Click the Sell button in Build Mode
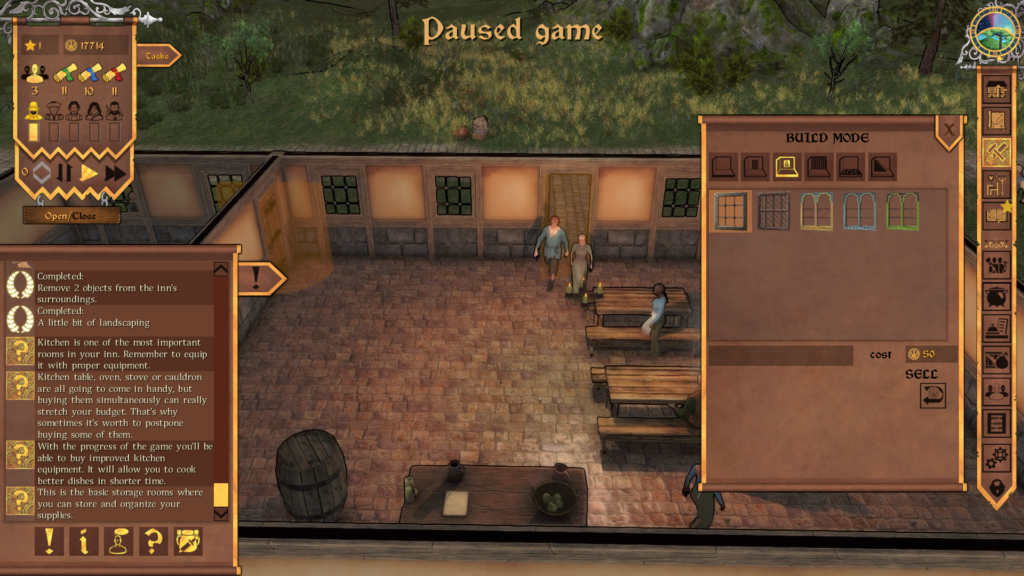Image resolution: width=1024 pixels, height=576 pixels. click(x=932, y=395)
